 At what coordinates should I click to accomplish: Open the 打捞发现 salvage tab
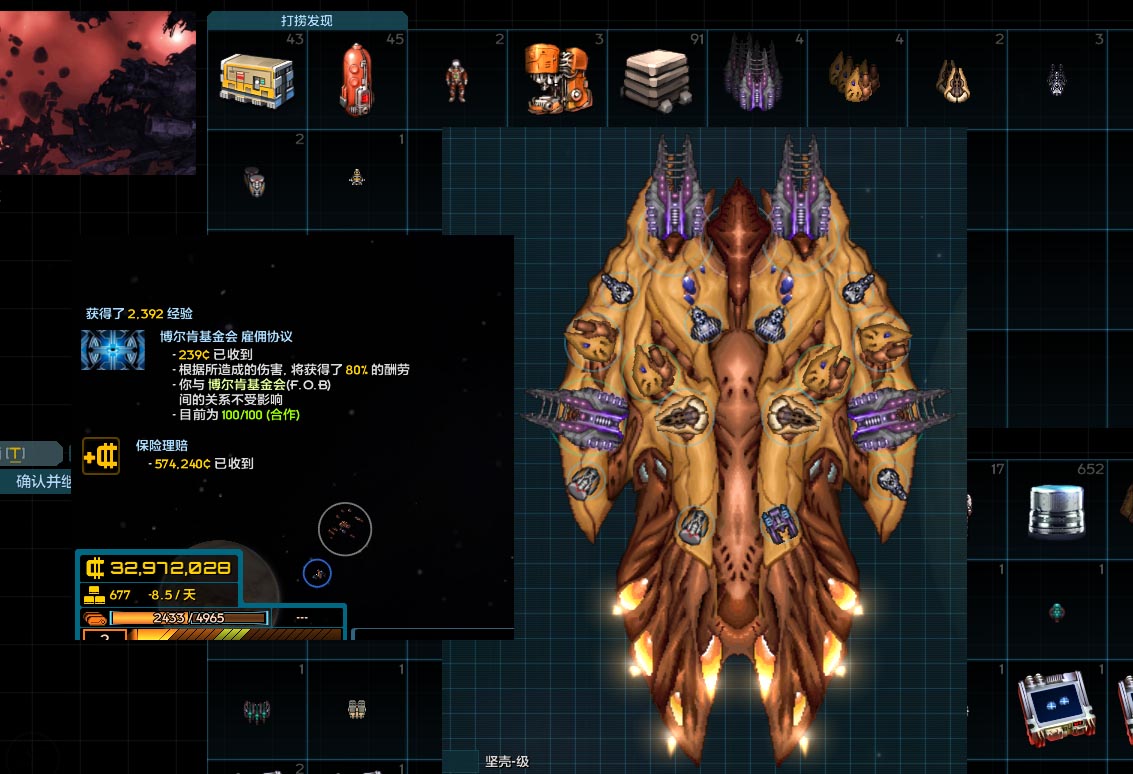[307, 20]
